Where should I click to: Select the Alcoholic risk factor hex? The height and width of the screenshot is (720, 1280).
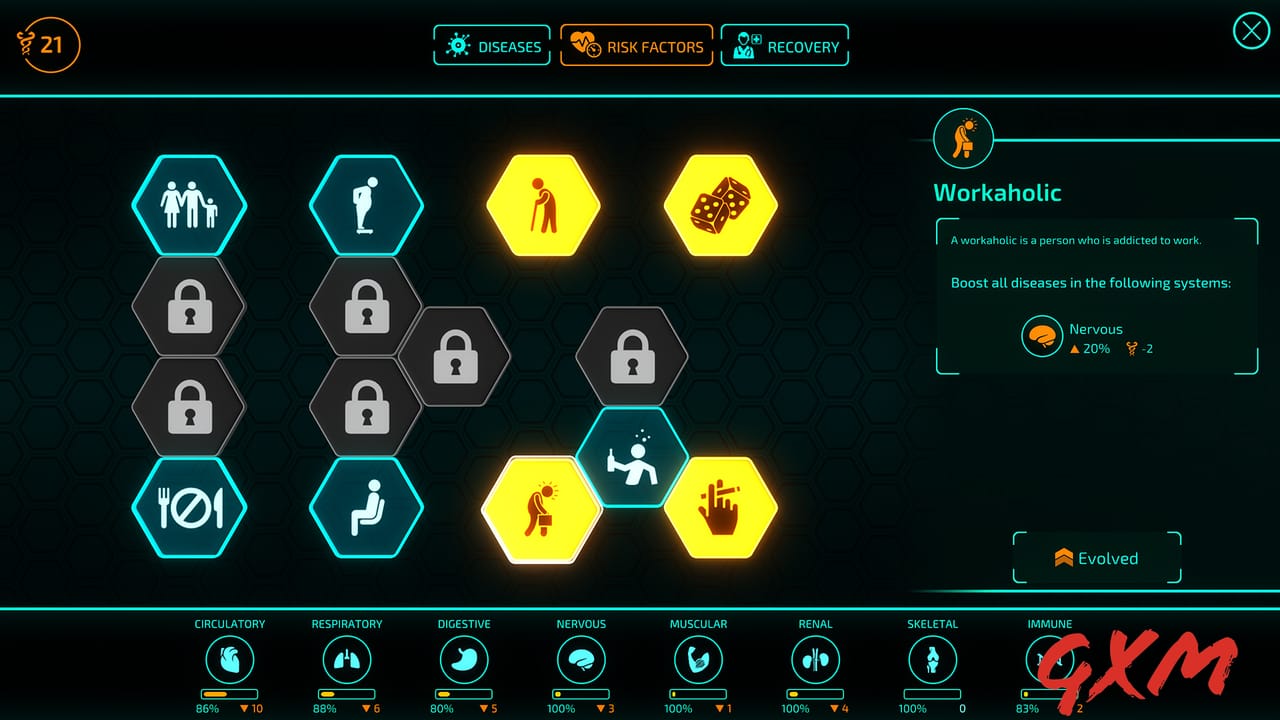(x=630, y=458)
